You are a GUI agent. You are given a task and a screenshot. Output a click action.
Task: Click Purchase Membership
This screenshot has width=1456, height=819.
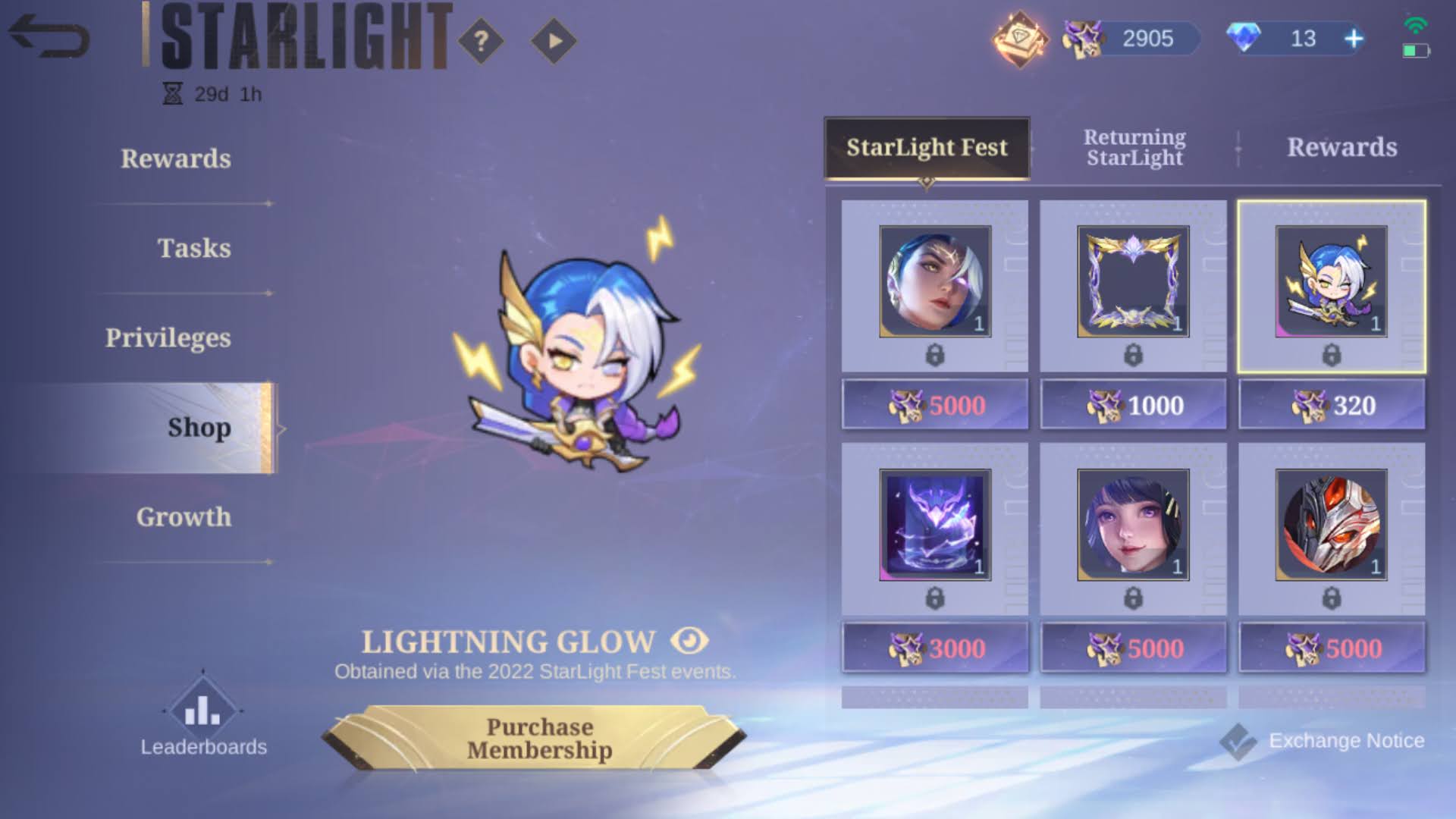pos(540,739)
